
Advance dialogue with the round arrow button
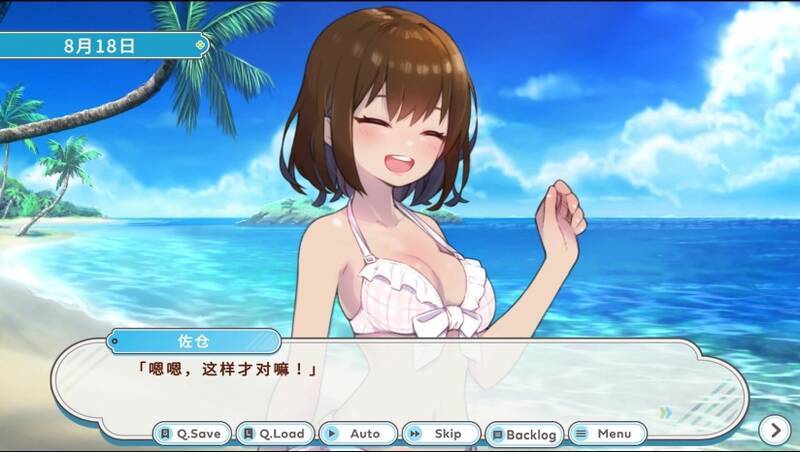[x=774, y=430]
